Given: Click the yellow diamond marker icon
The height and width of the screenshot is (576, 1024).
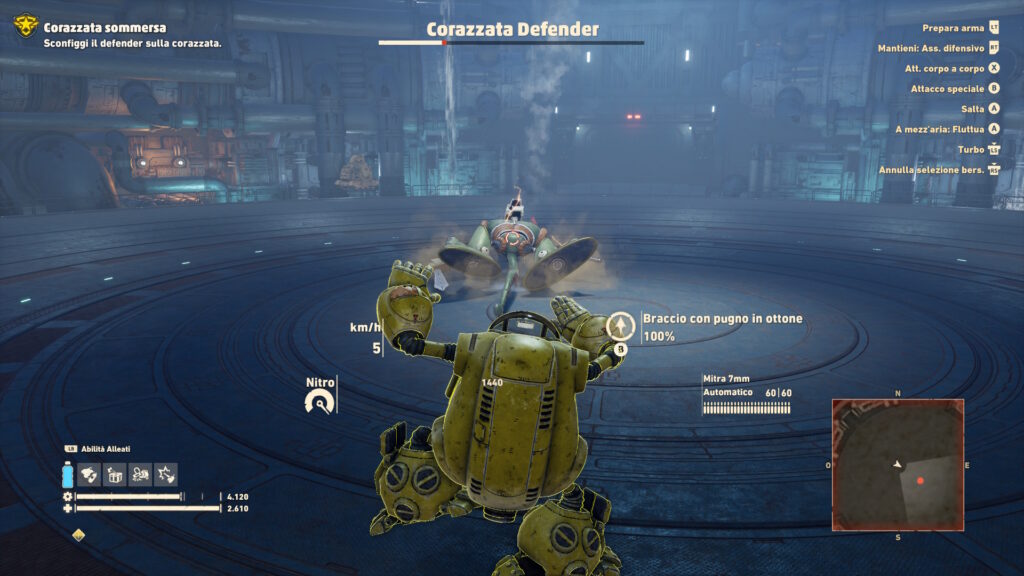Looking at the screenshot, I should click(79, 534).
